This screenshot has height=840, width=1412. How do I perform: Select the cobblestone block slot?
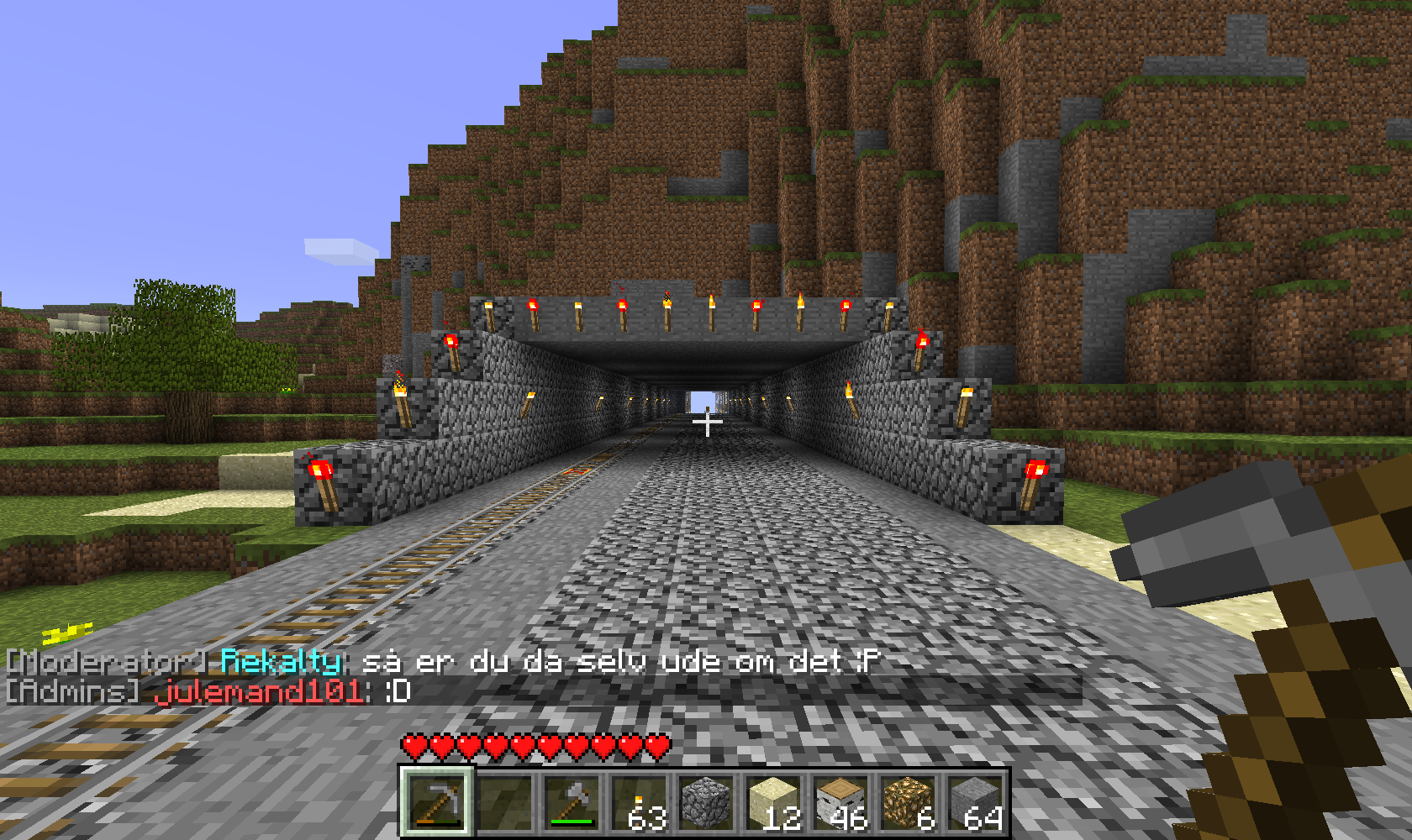point(706,802)
